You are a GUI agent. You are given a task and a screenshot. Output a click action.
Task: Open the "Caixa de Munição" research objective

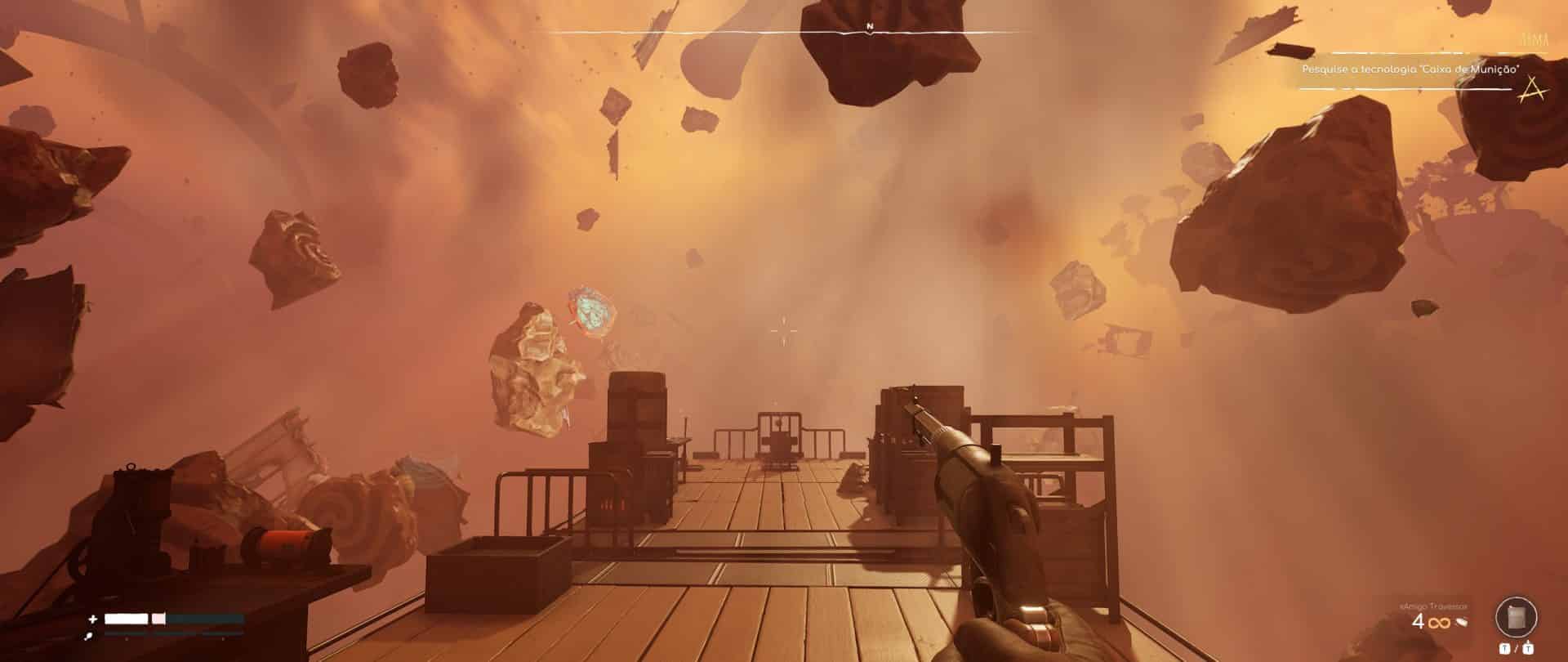coord(1410,70)
